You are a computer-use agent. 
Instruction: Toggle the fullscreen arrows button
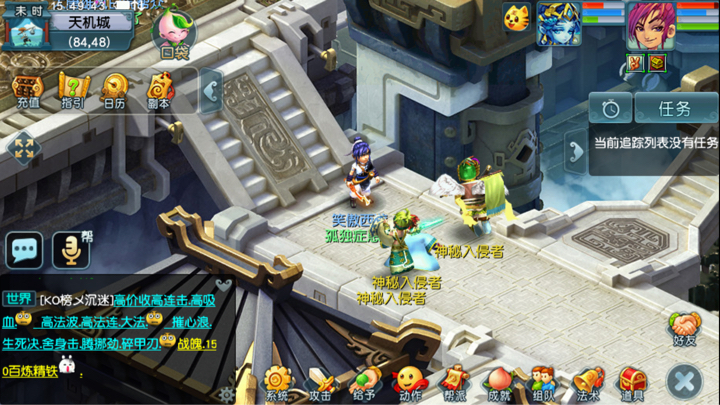[22, 150]
